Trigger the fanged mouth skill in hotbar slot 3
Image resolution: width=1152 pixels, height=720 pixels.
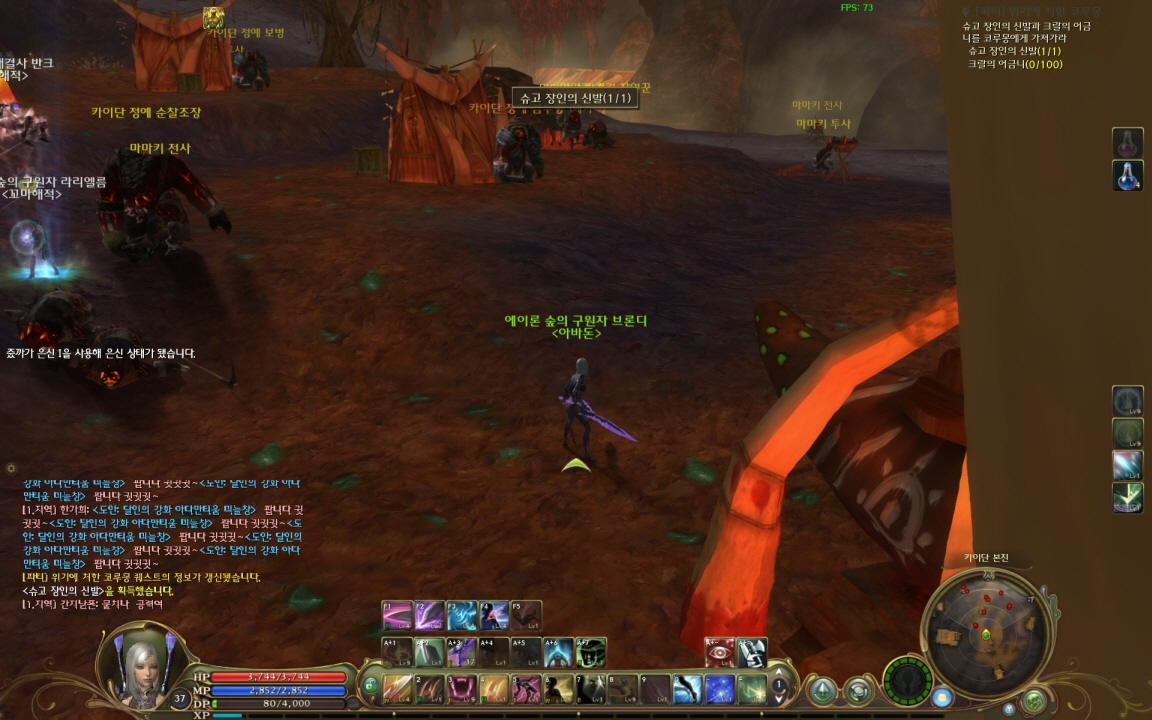pyautogui.click(x=462, y=688)
